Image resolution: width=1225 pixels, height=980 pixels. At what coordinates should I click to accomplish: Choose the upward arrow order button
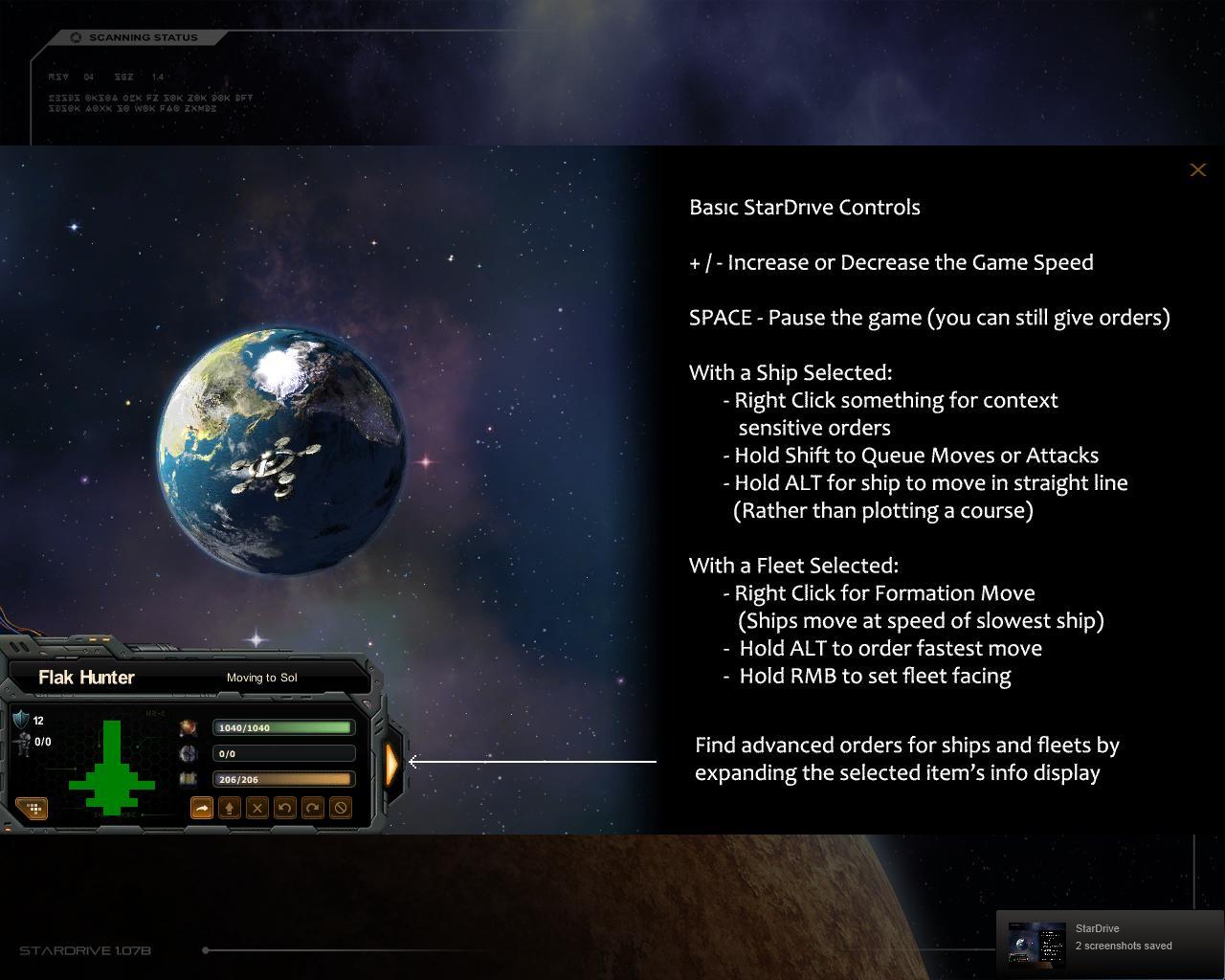click(x=230, y=808)
